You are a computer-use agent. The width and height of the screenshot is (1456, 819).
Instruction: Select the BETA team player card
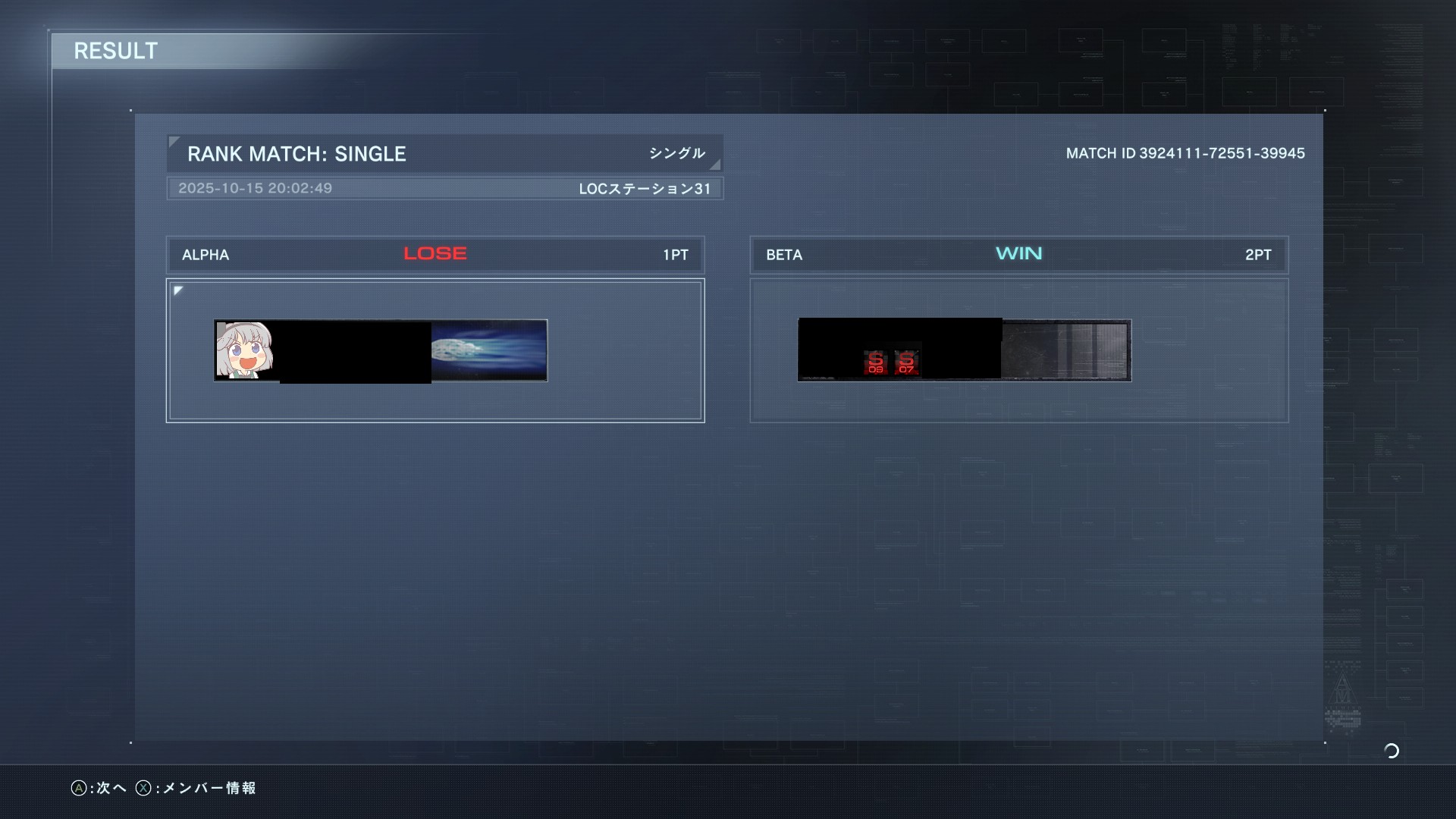(964, 350)
